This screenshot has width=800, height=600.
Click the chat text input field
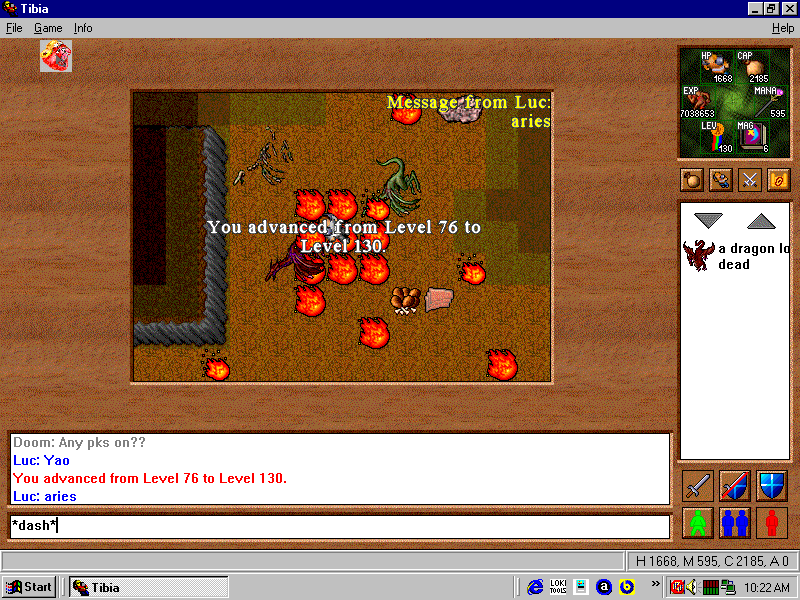coord(340,526)
